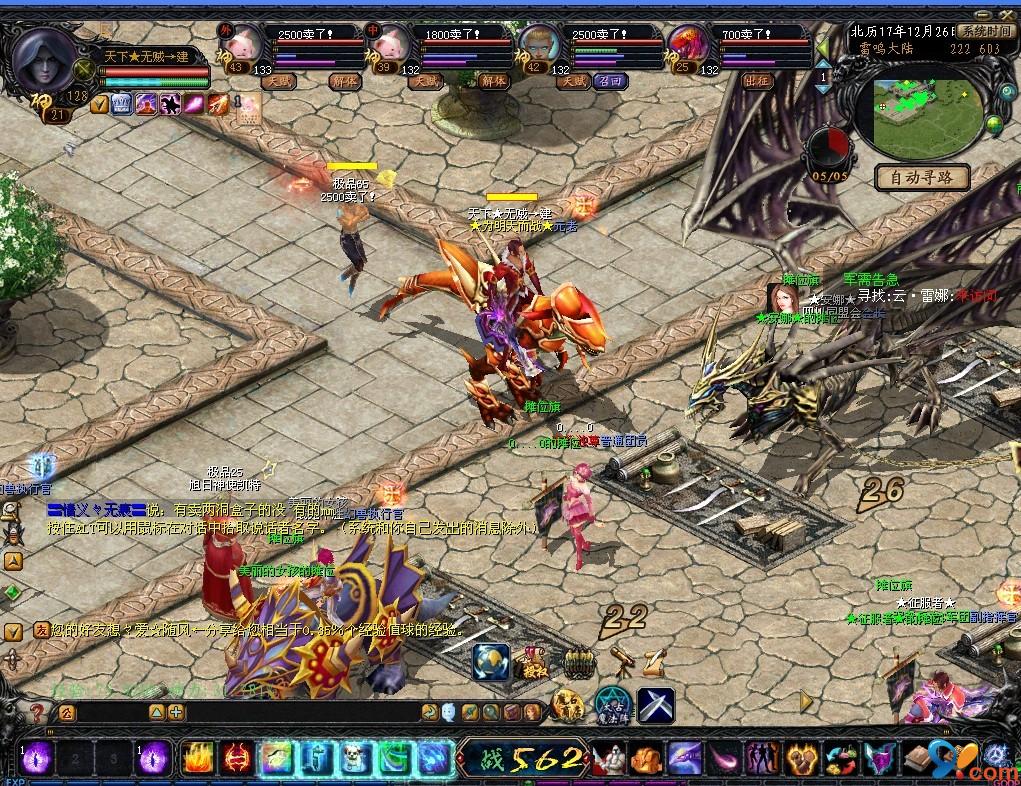
Task: Use the white skull skill icon
Action: point(356,758)
